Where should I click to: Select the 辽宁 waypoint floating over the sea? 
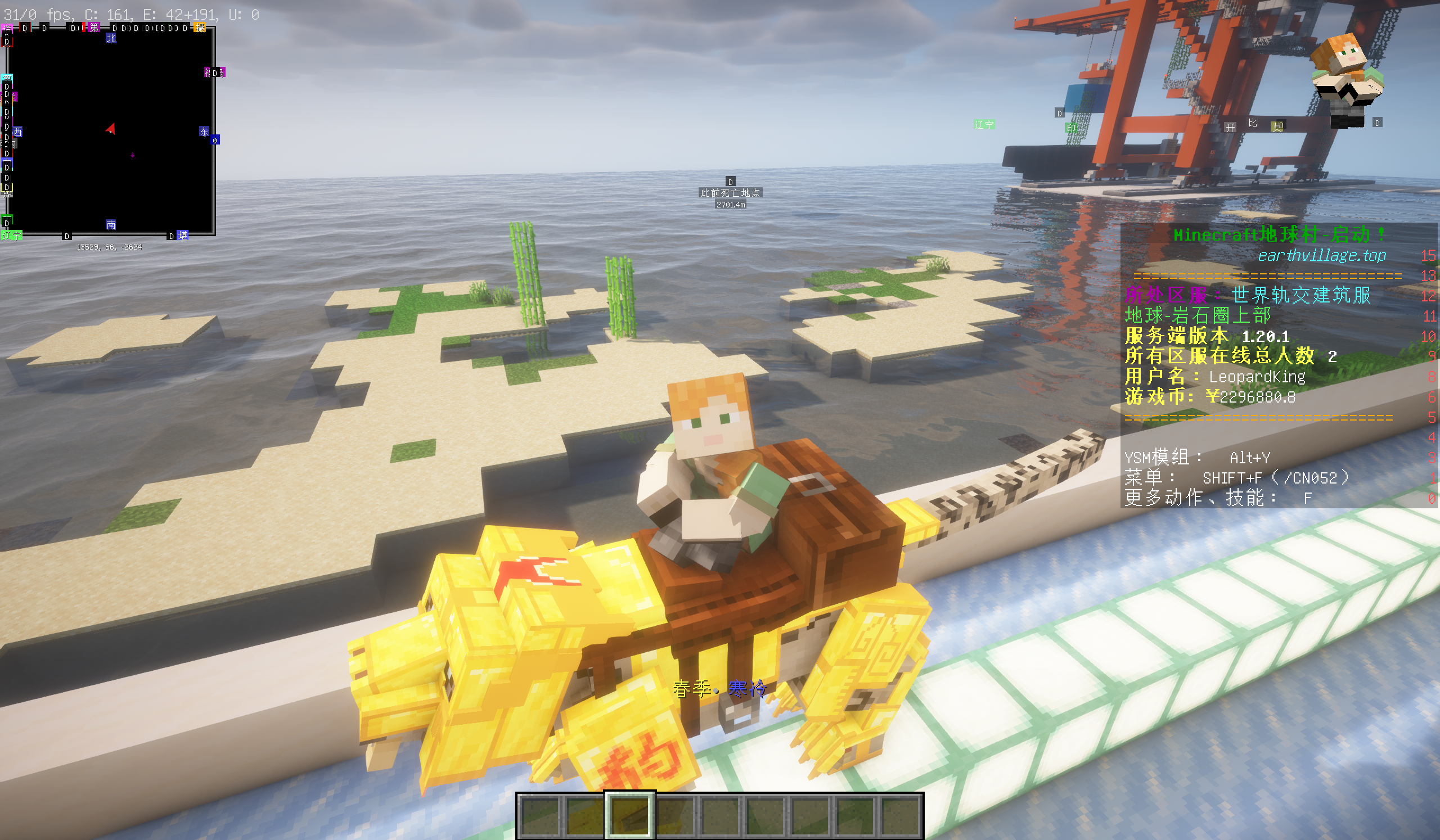coord(984,124)
